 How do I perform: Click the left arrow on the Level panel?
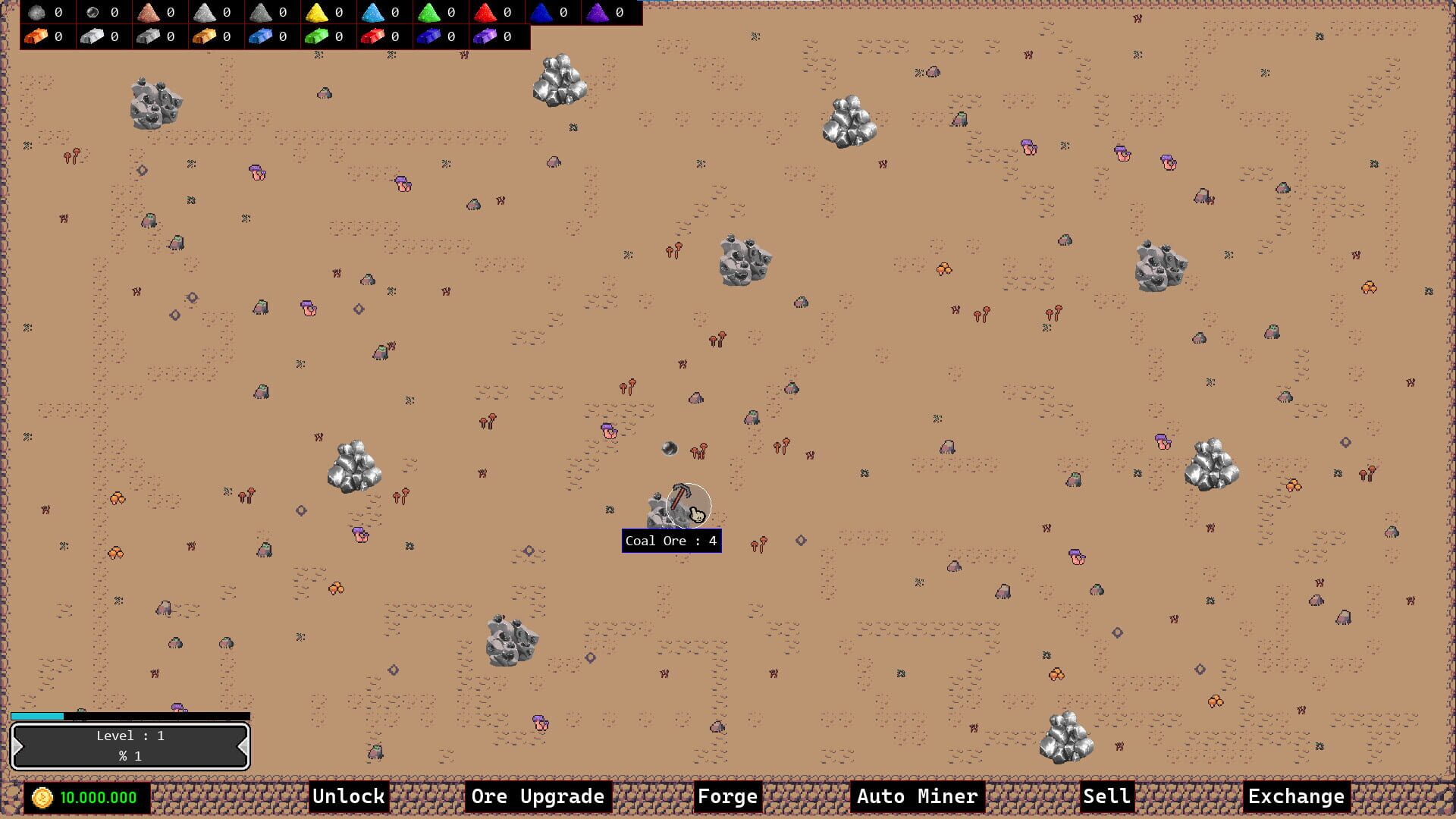click(18, 745)
